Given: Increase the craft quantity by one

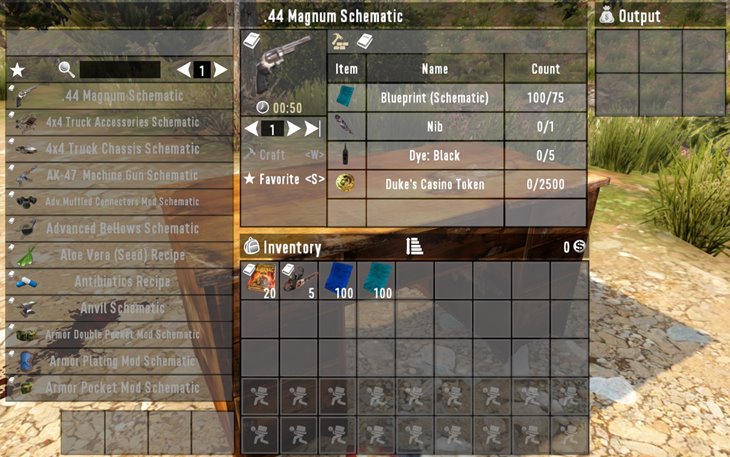Looking at the screenshot, I should (294, 129).
